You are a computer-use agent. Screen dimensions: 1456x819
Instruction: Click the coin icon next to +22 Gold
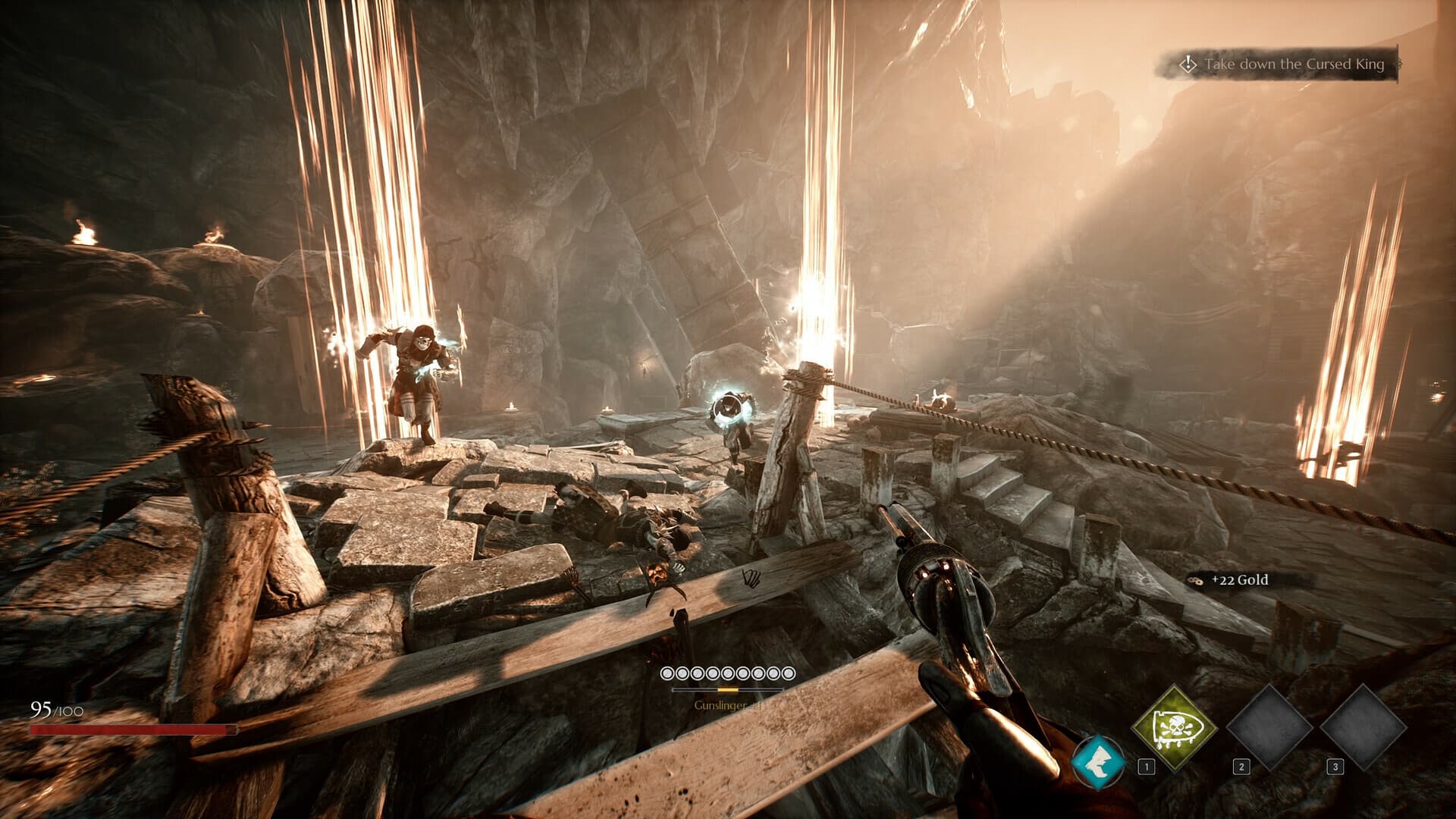coord(1196,579)
